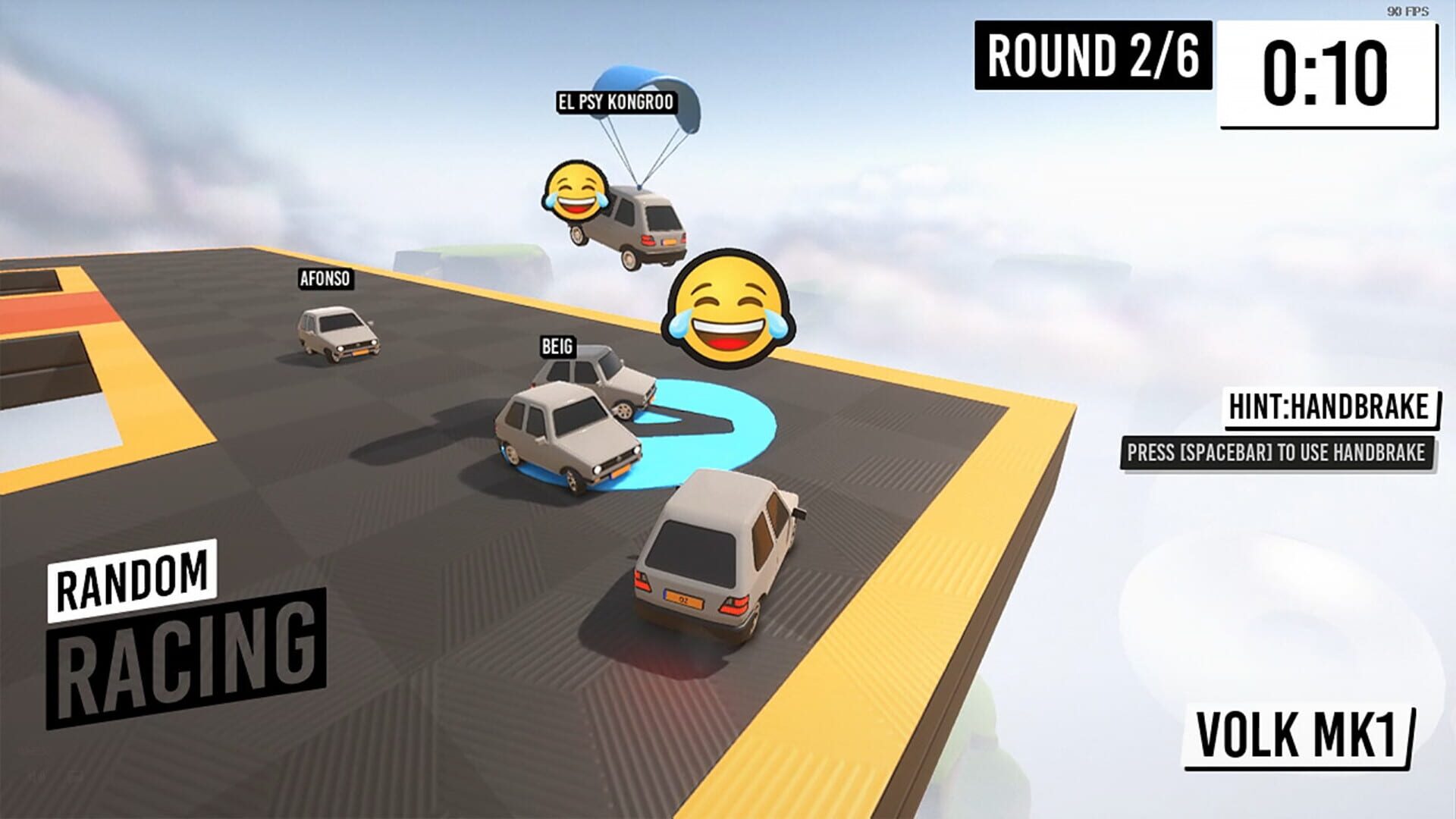
Task: Click the BEIG player name tag
Action: pos(556,347)
